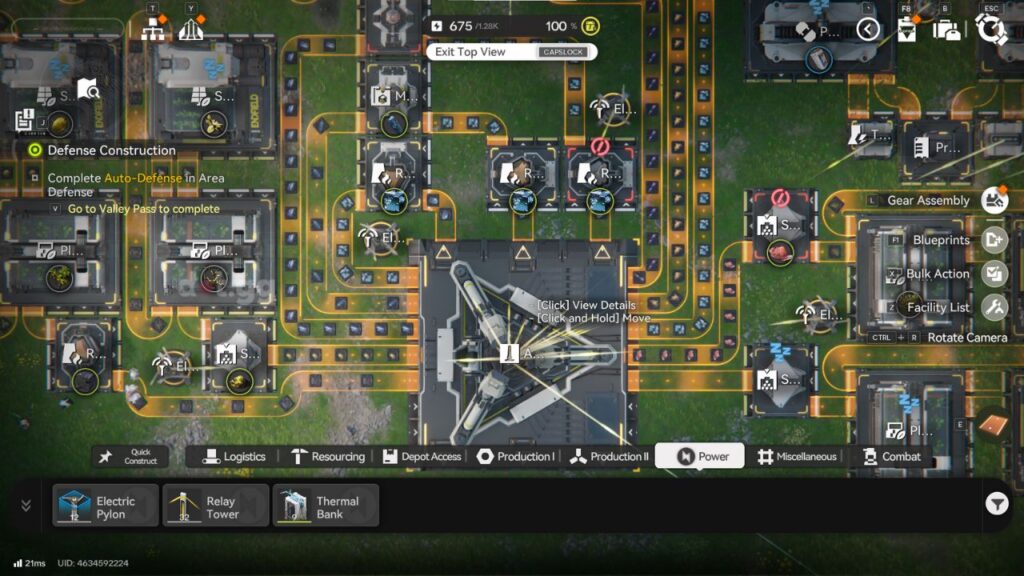This screenshot has width=1024, height=576.
Task: Open the Miscellaneous tab
Action: tap(796, 457)
